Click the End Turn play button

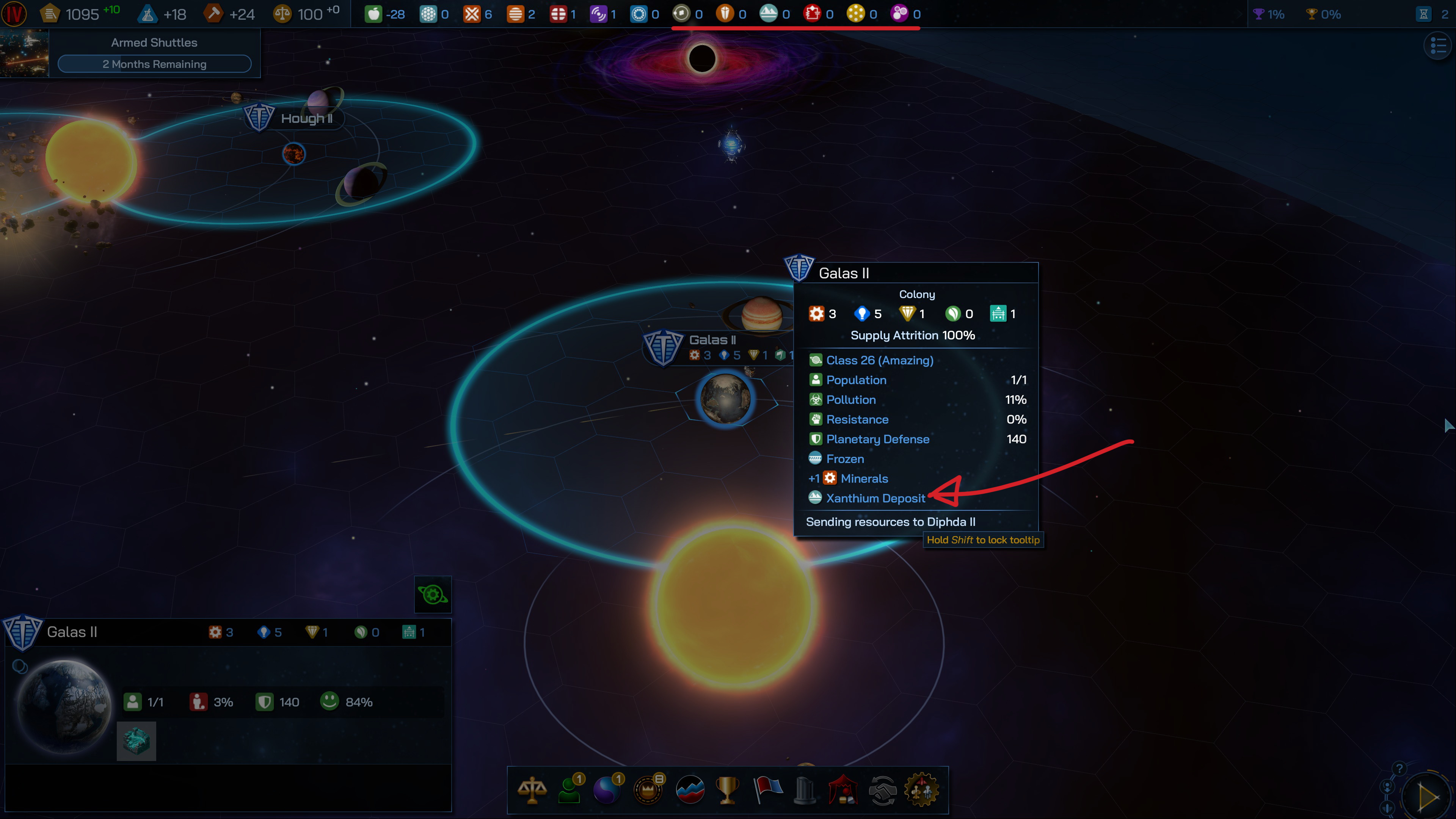(1428, 797)
